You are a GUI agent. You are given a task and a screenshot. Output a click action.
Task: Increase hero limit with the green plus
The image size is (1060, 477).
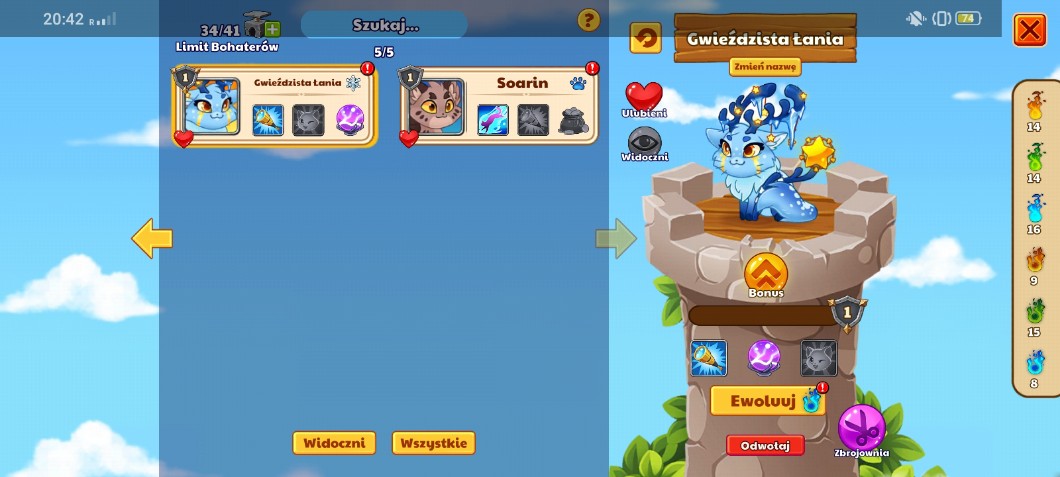coord(272,29)
